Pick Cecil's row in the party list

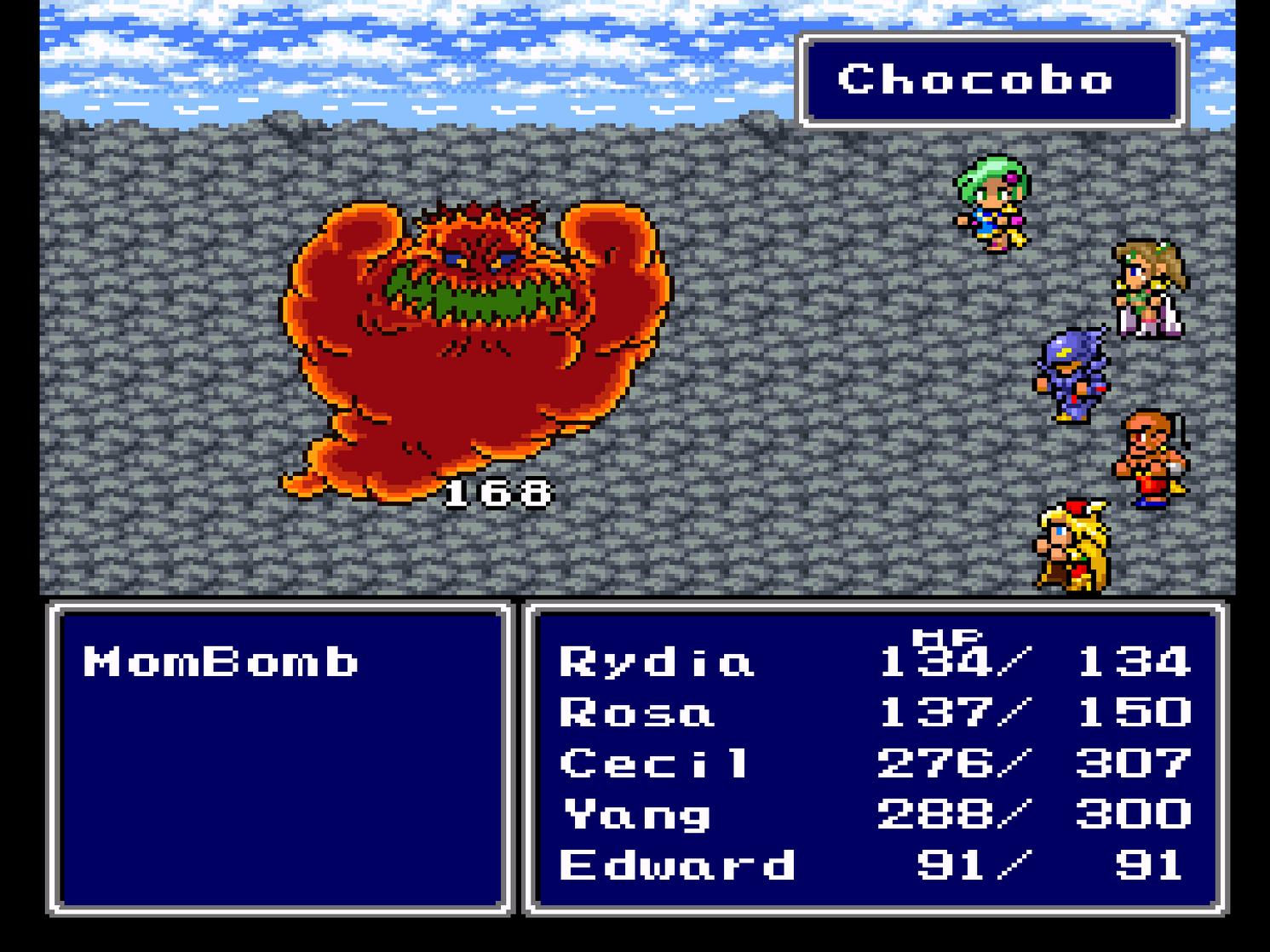pos(654,763)
